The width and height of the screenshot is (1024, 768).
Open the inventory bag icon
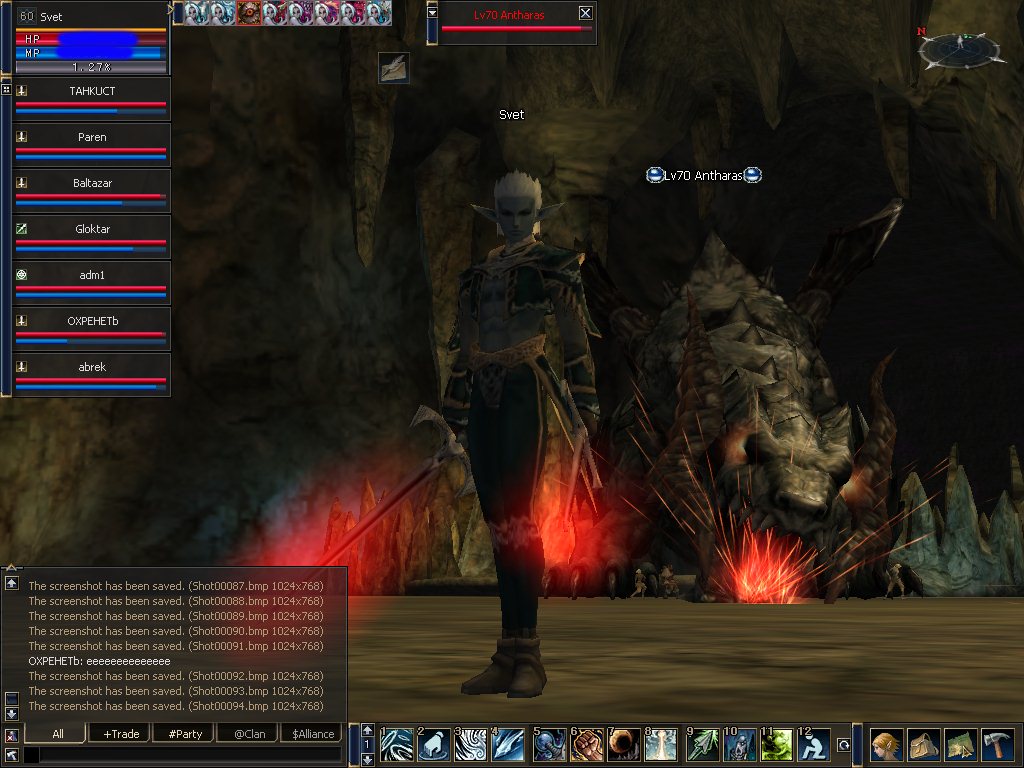tap(924, 745)
